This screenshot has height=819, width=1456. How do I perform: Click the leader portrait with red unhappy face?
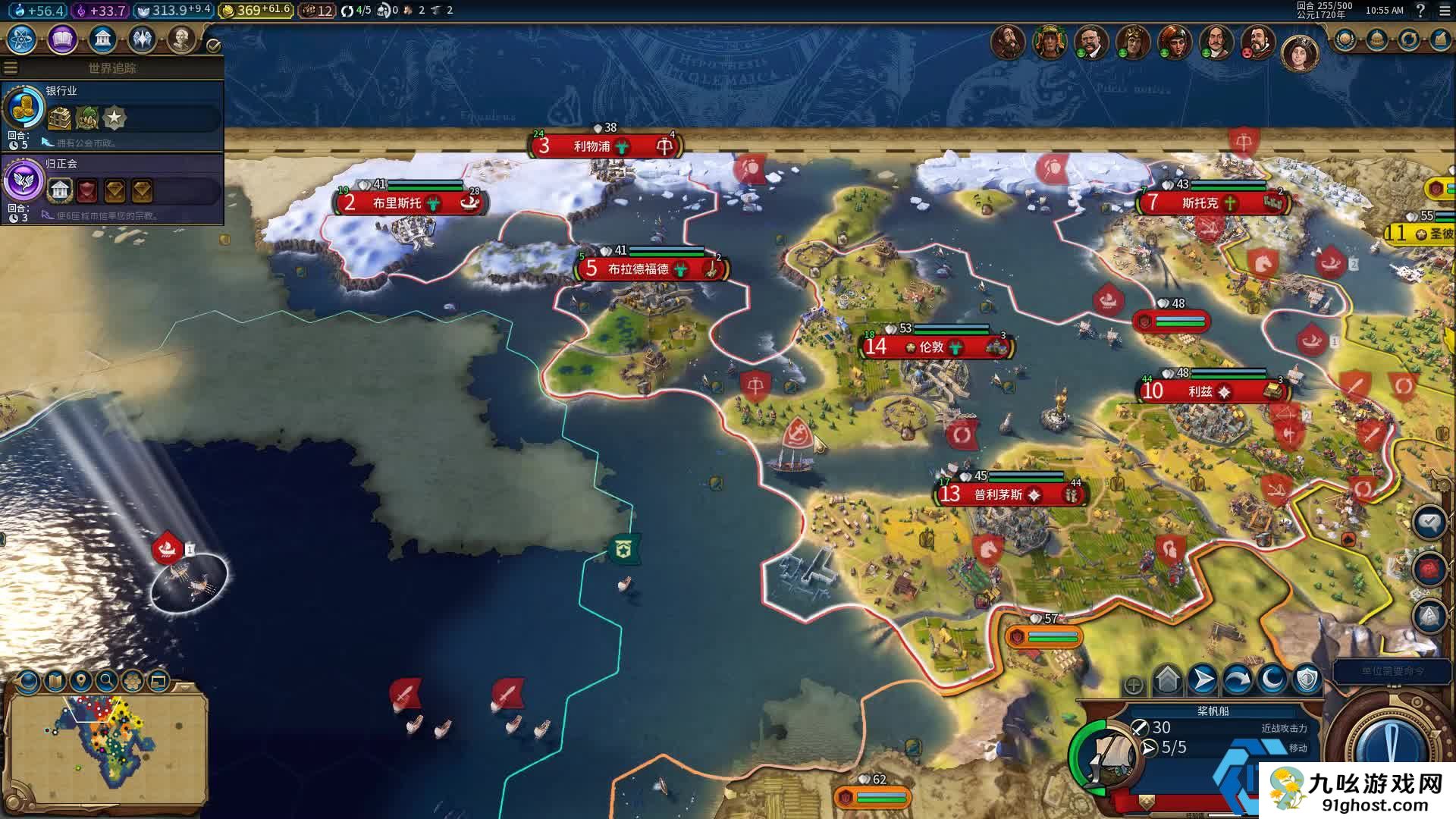[1257, 42]
